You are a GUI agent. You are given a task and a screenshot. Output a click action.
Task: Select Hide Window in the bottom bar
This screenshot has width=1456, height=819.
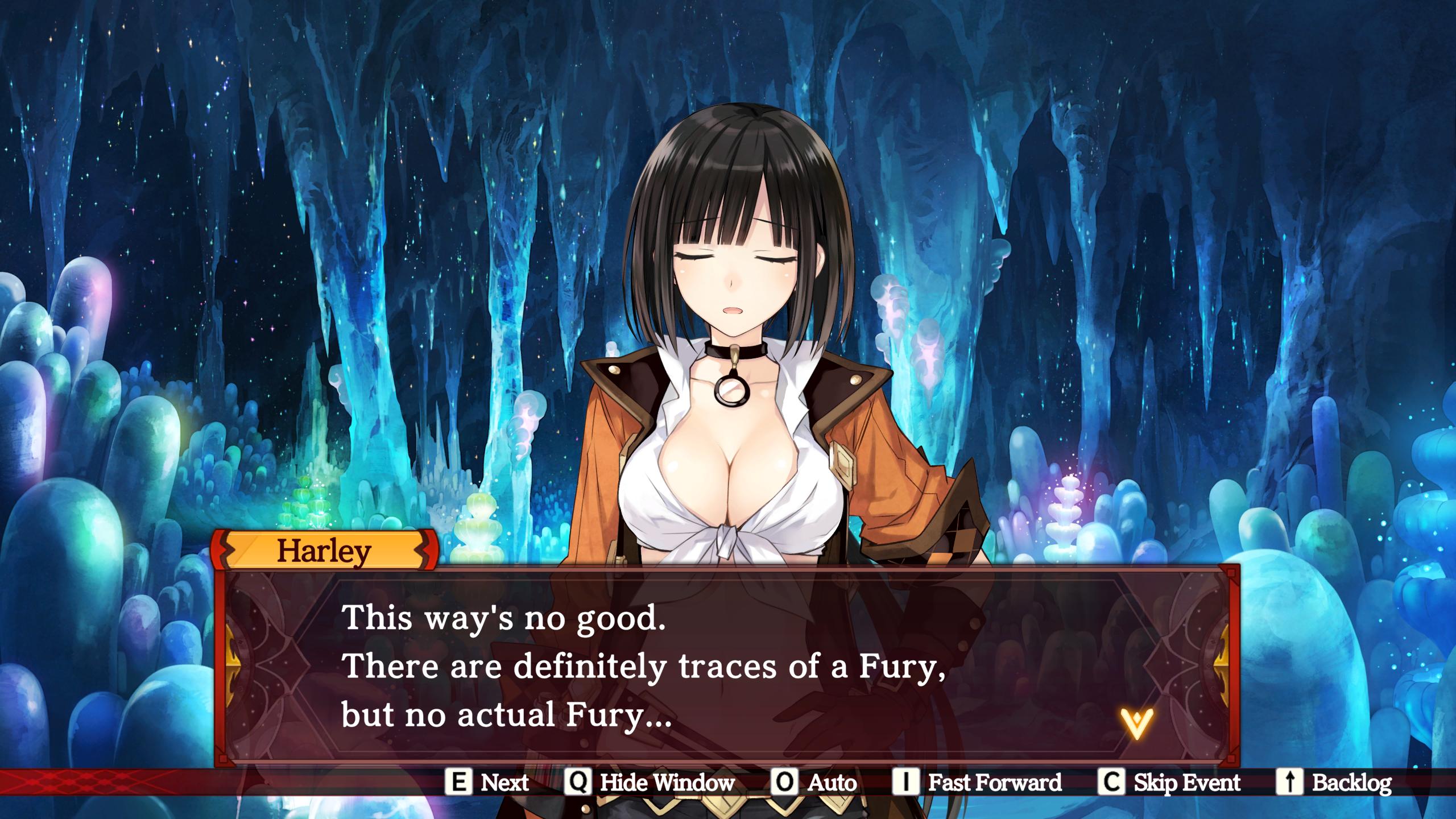[667, 783]
